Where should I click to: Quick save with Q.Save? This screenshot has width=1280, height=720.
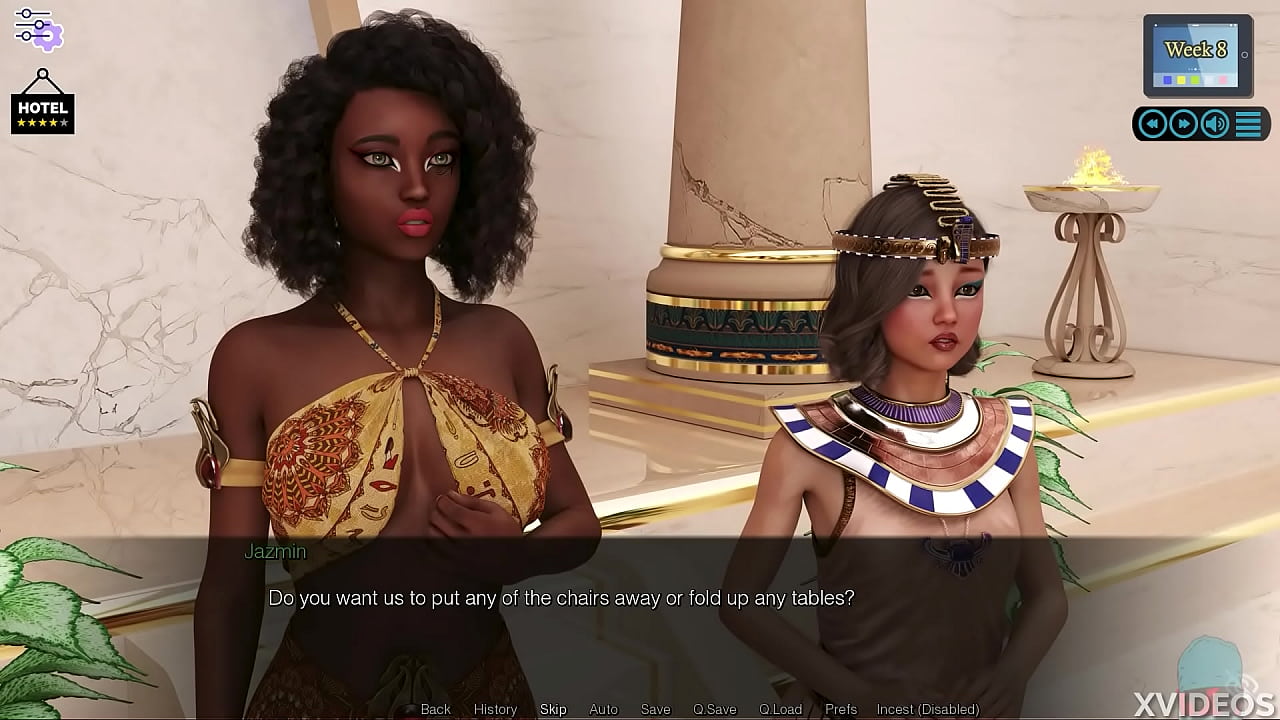click(714, 709)
